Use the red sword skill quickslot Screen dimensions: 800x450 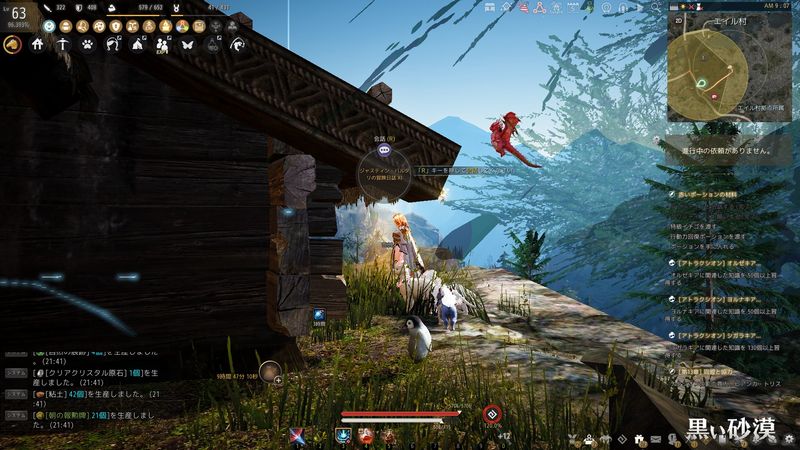point(297,436)
